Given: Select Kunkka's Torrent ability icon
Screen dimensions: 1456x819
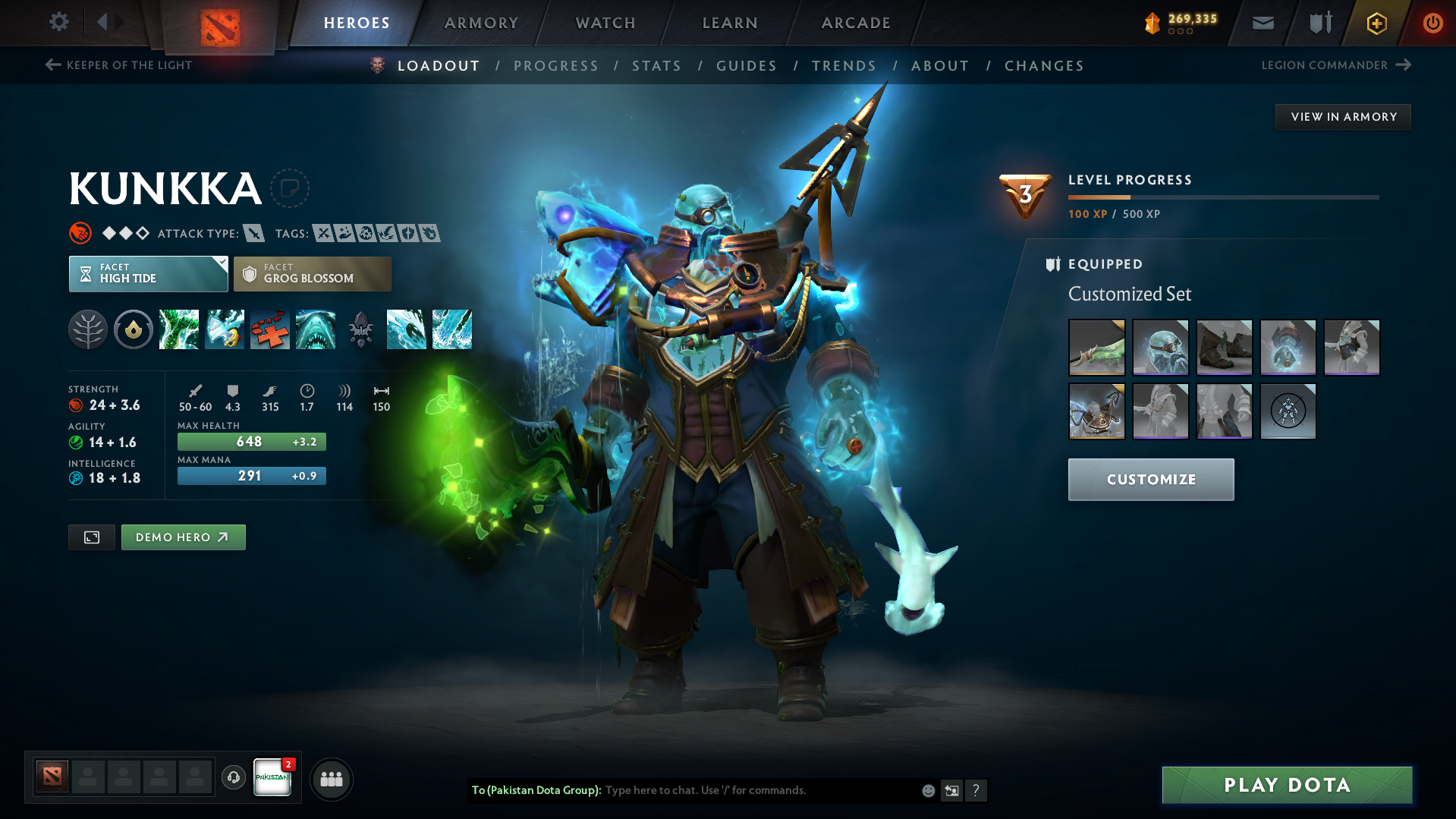Looking at the screenshot, I should click(x=179, y=329).
